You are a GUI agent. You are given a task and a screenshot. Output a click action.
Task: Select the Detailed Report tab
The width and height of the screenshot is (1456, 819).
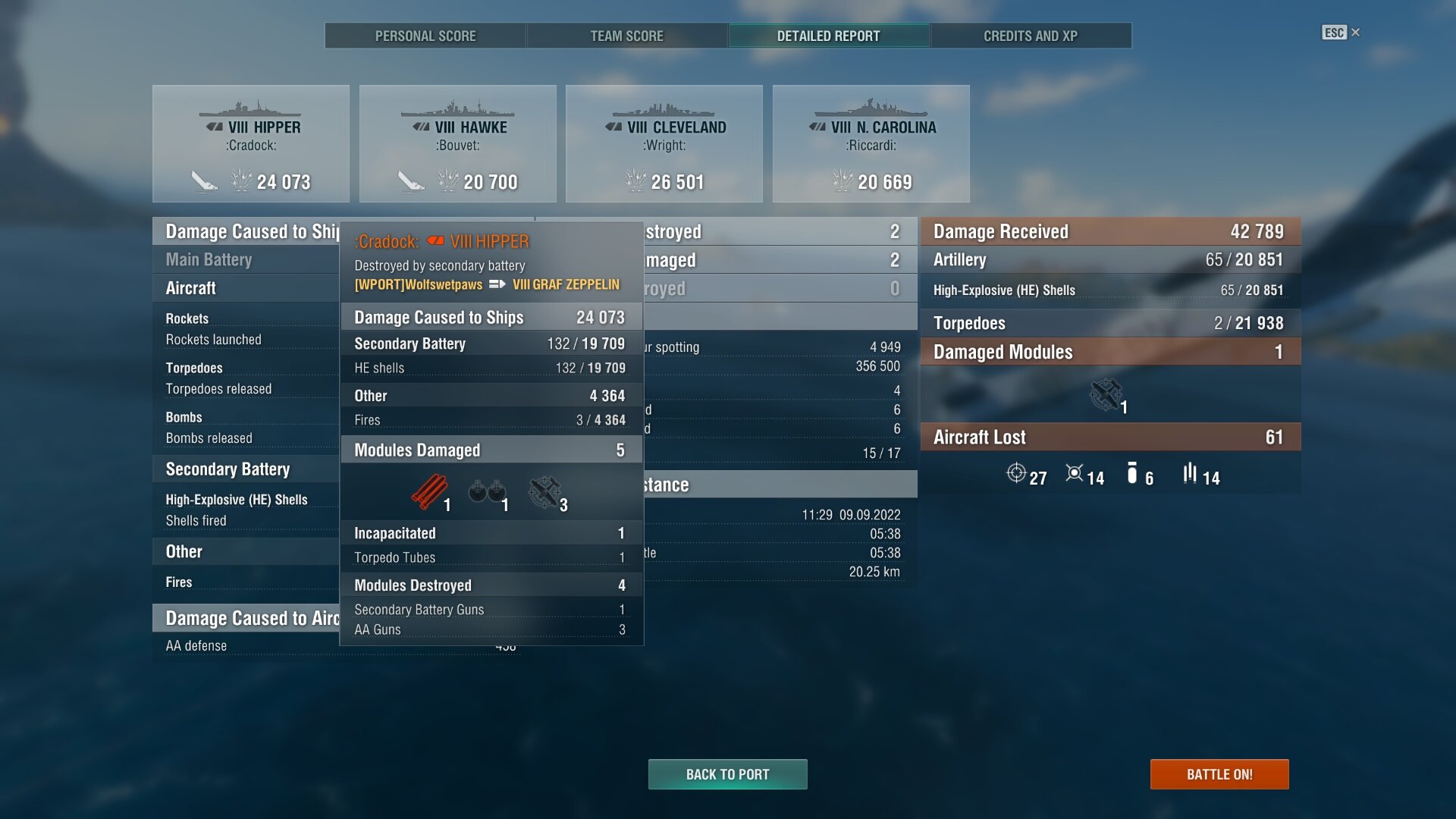pyautogui.click(x=828, y=36)
